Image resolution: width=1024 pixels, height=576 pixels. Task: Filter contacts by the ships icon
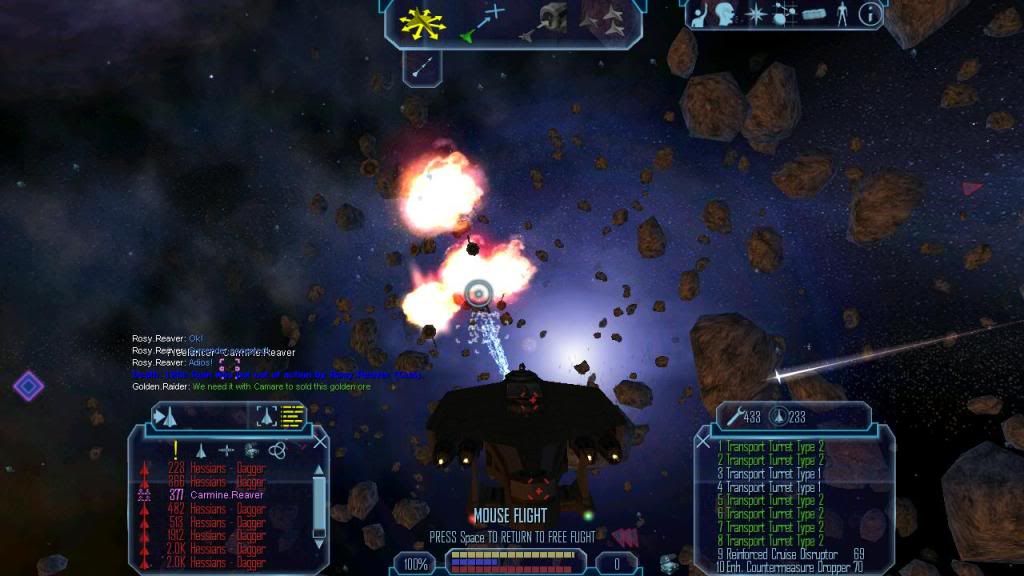(201, 451)
